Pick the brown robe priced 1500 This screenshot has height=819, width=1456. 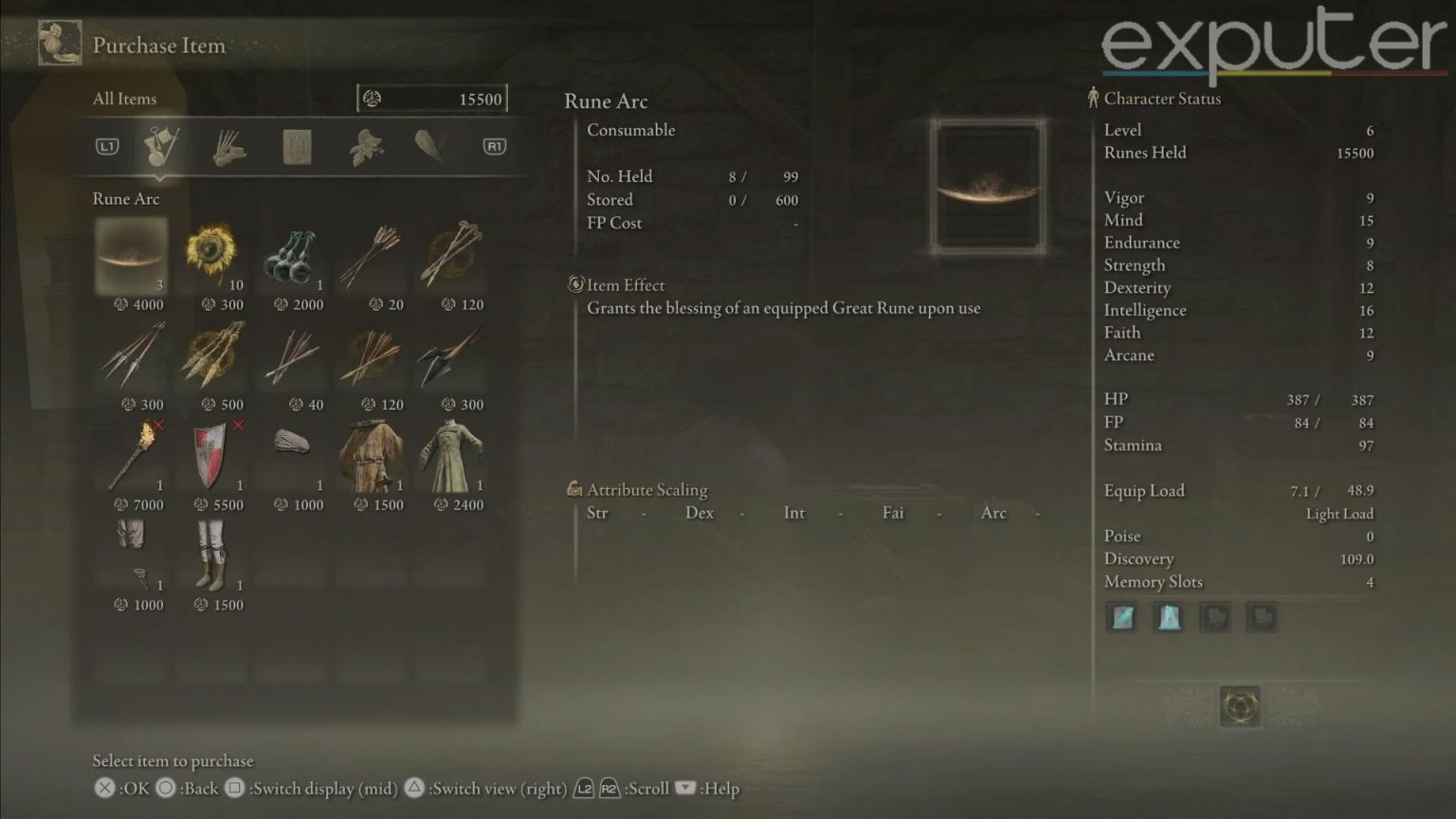371,456
